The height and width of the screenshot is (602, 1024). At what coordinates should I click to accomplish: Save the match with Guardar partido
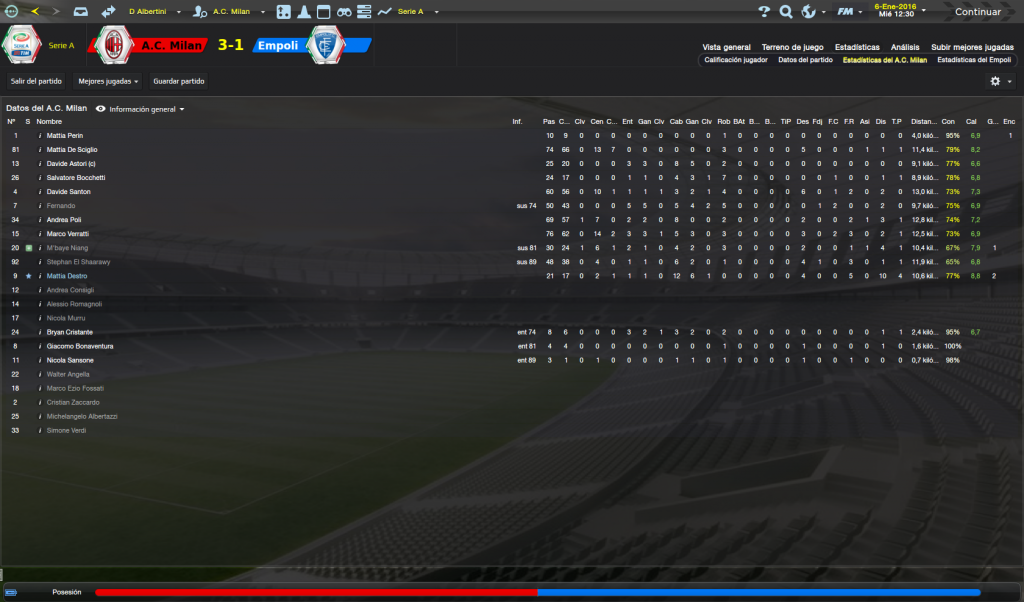(177, 81)
